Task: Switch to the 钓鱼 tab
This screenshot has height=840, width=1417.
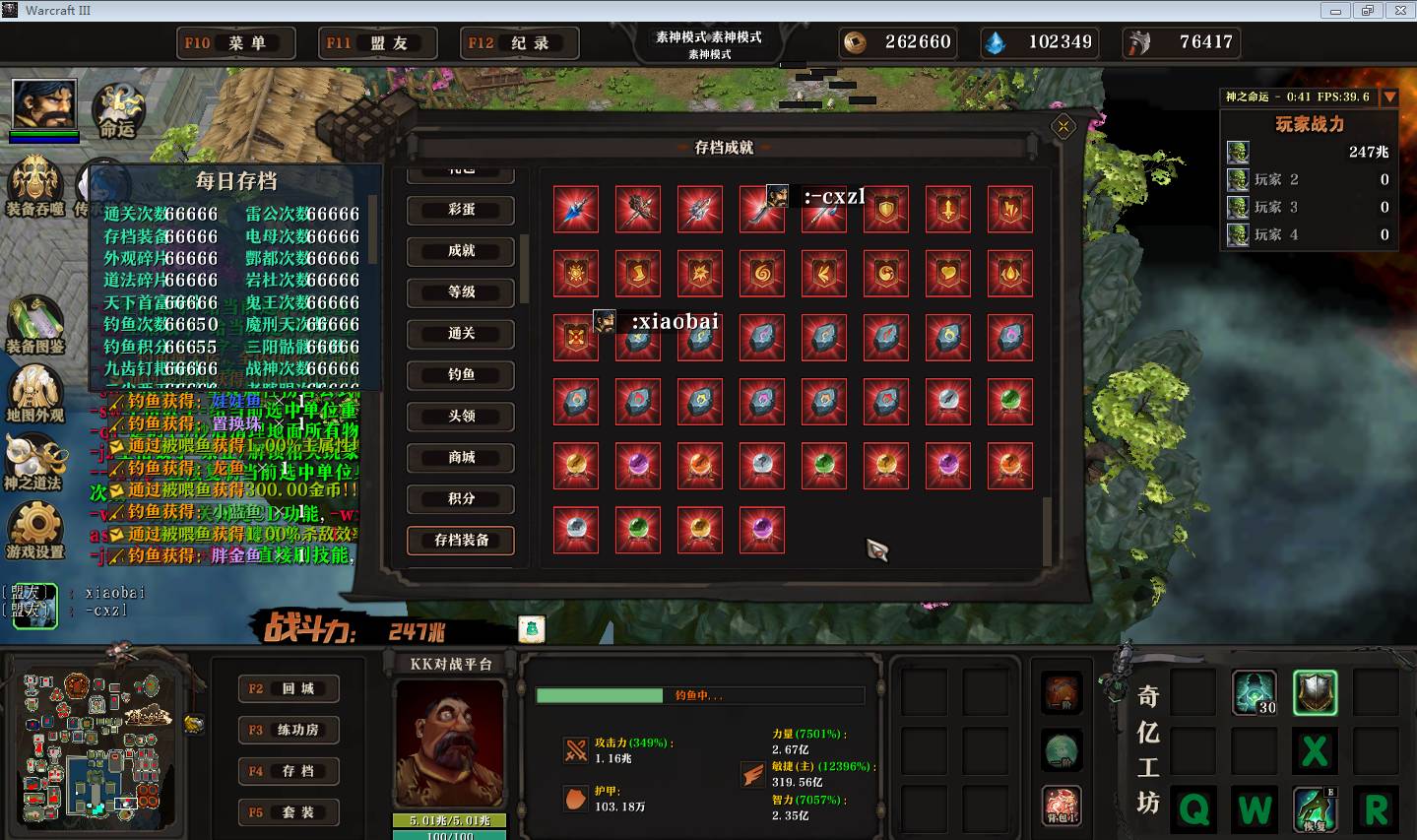Action: click(x=461, y=375)
